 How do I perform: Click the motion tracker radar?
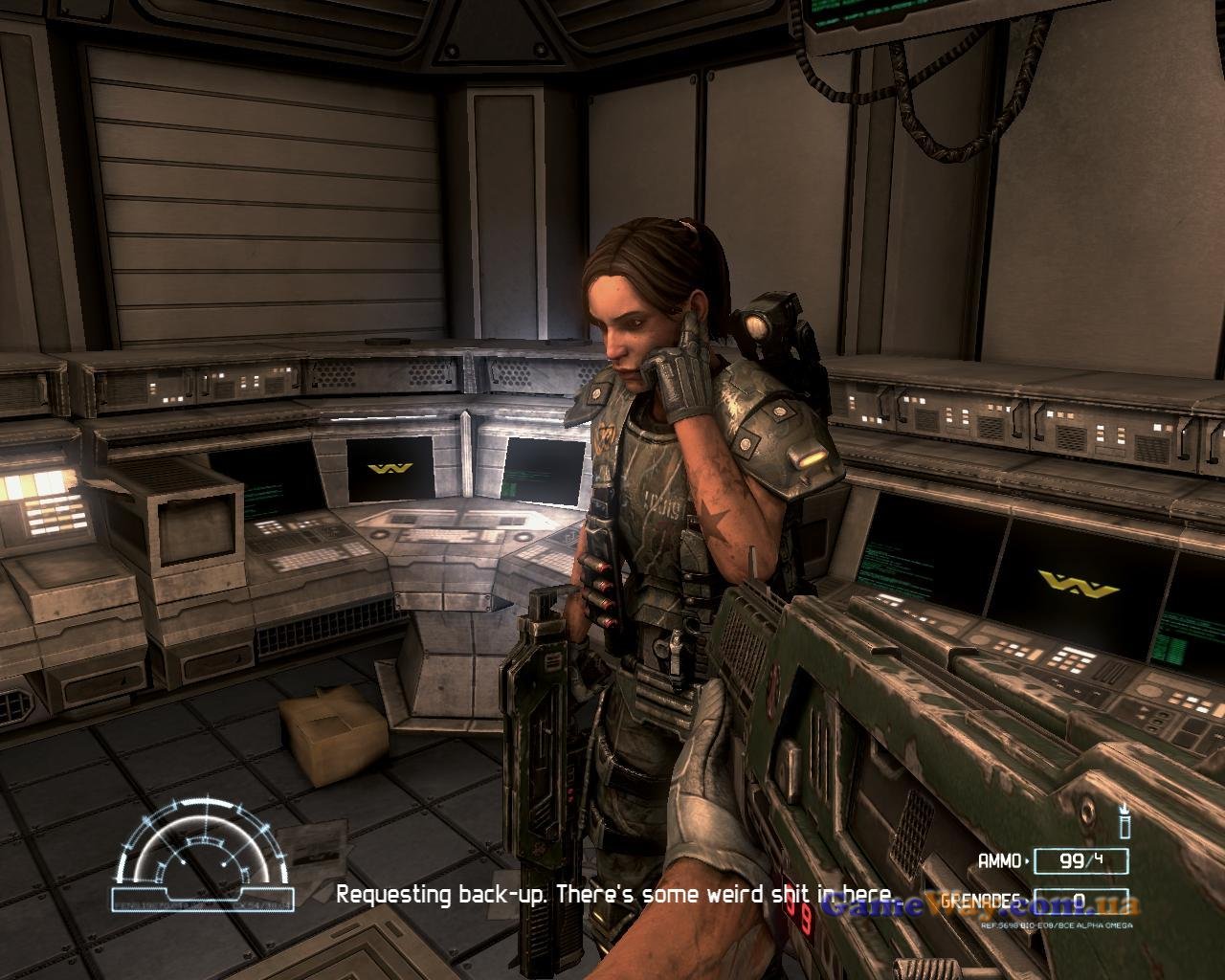(x=203, y=852)
